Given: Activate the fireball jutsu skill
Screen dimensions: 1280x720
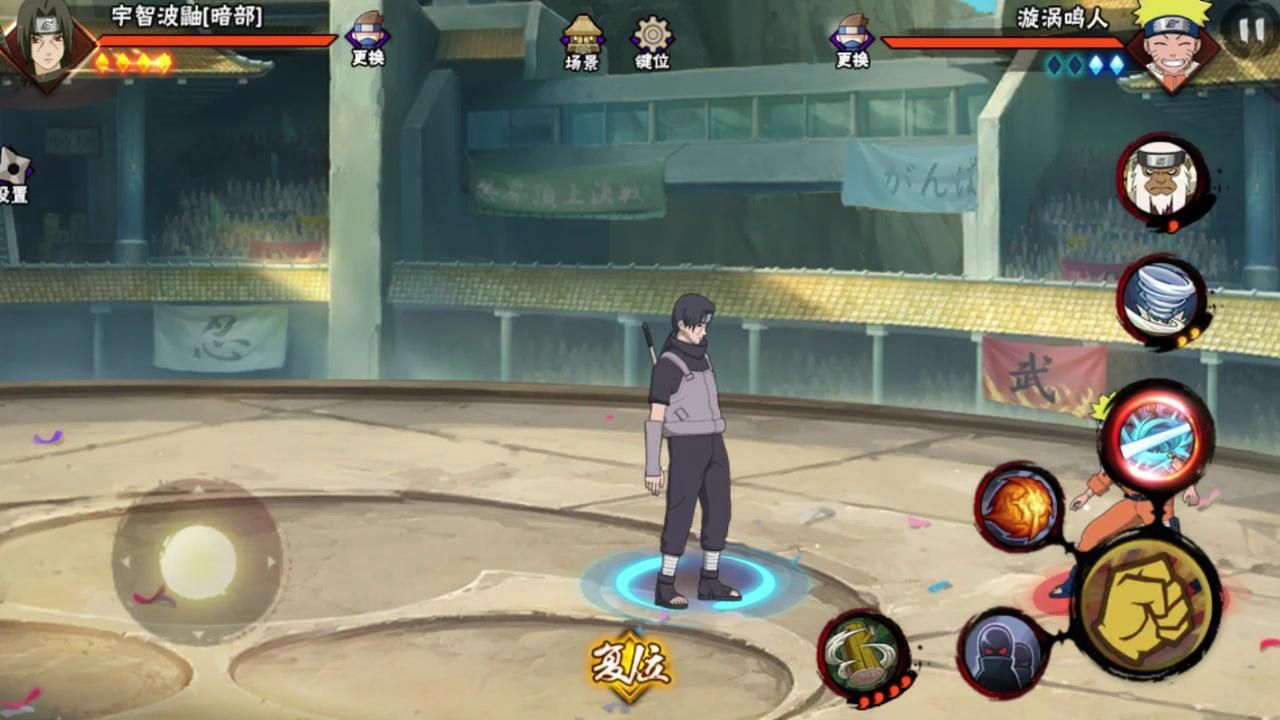Looking at the screenshot, I should pos(1018,507).
